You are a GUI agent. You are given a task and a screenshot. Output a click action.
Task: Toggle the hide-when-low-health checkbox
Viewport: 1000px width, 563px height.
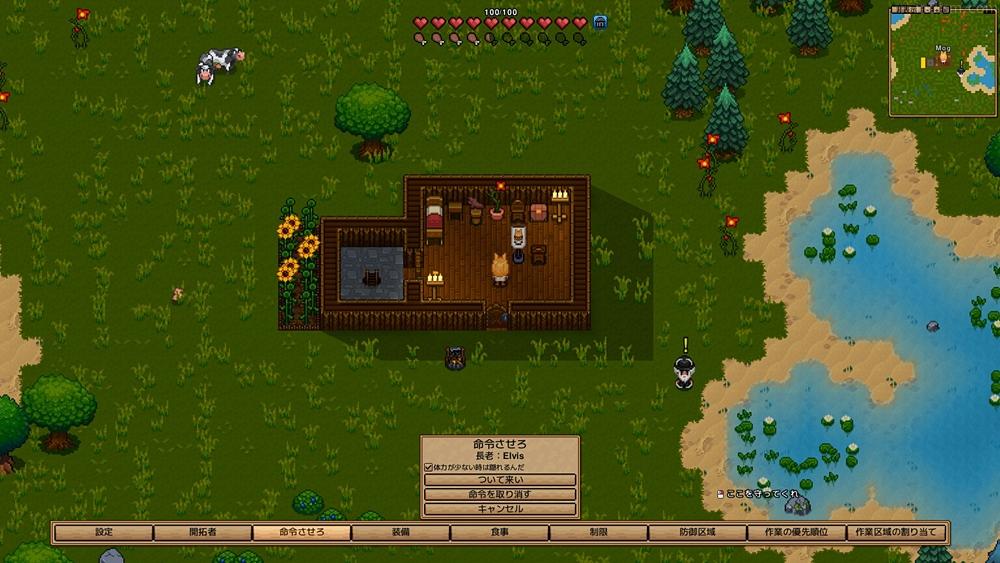(x=429, y=467)
